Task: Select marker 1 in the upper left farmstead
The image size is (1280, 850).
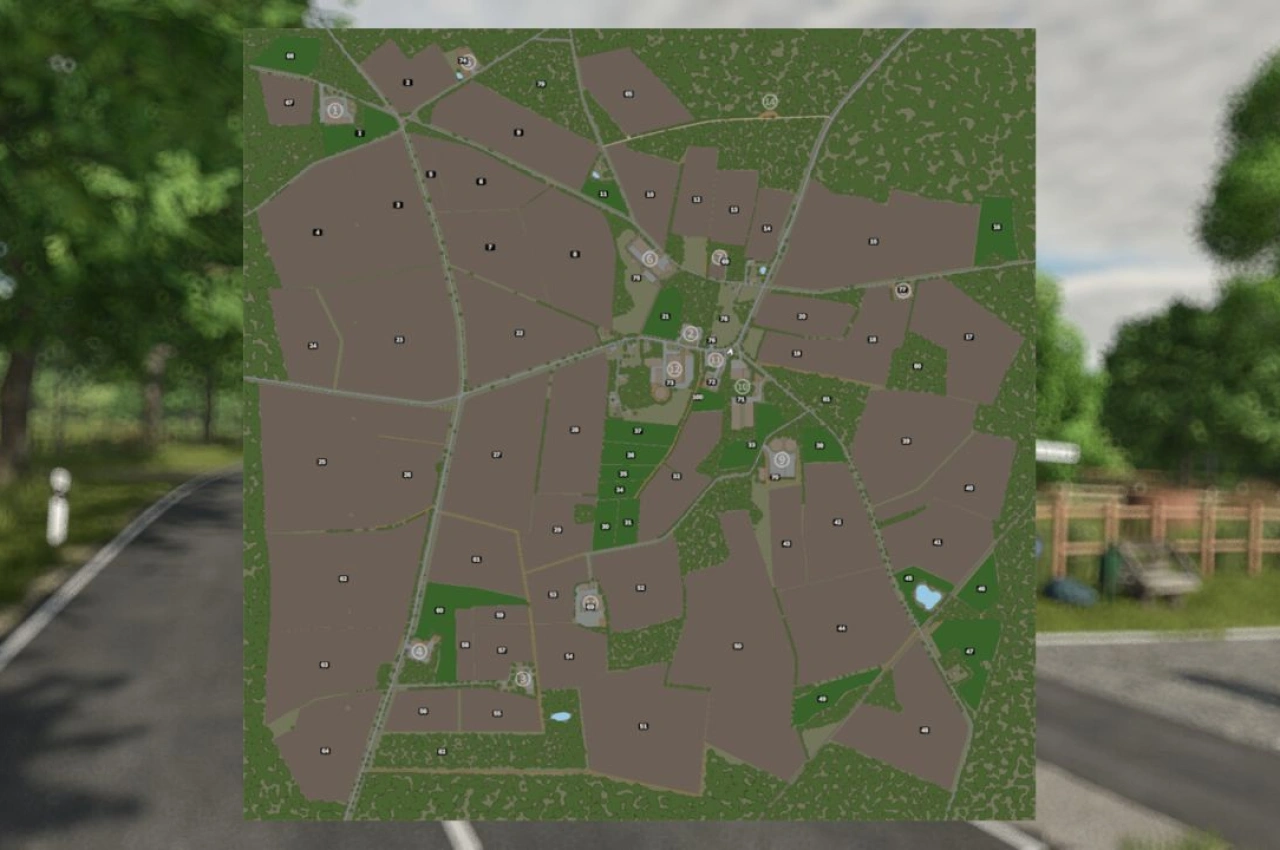Action: (335, 111)
